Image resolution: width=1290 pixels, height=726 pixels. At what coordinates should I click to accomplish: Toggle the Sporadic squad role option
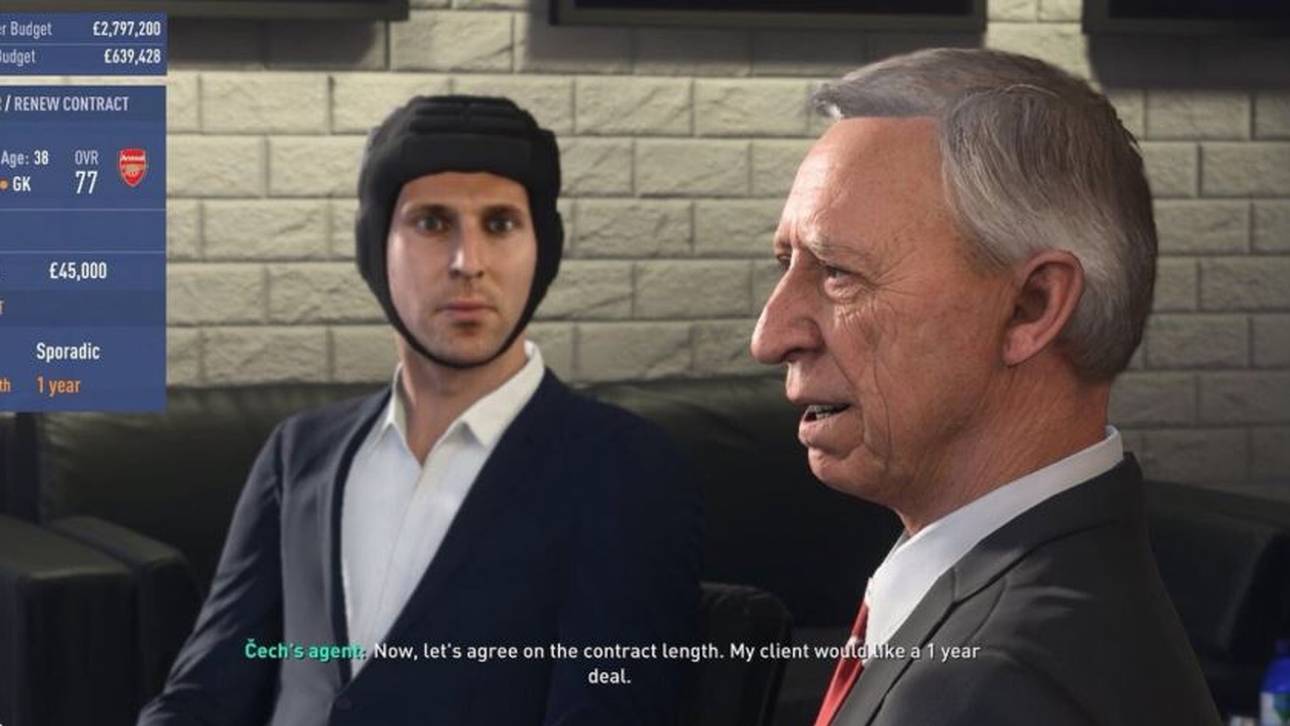tap(69, 349)
